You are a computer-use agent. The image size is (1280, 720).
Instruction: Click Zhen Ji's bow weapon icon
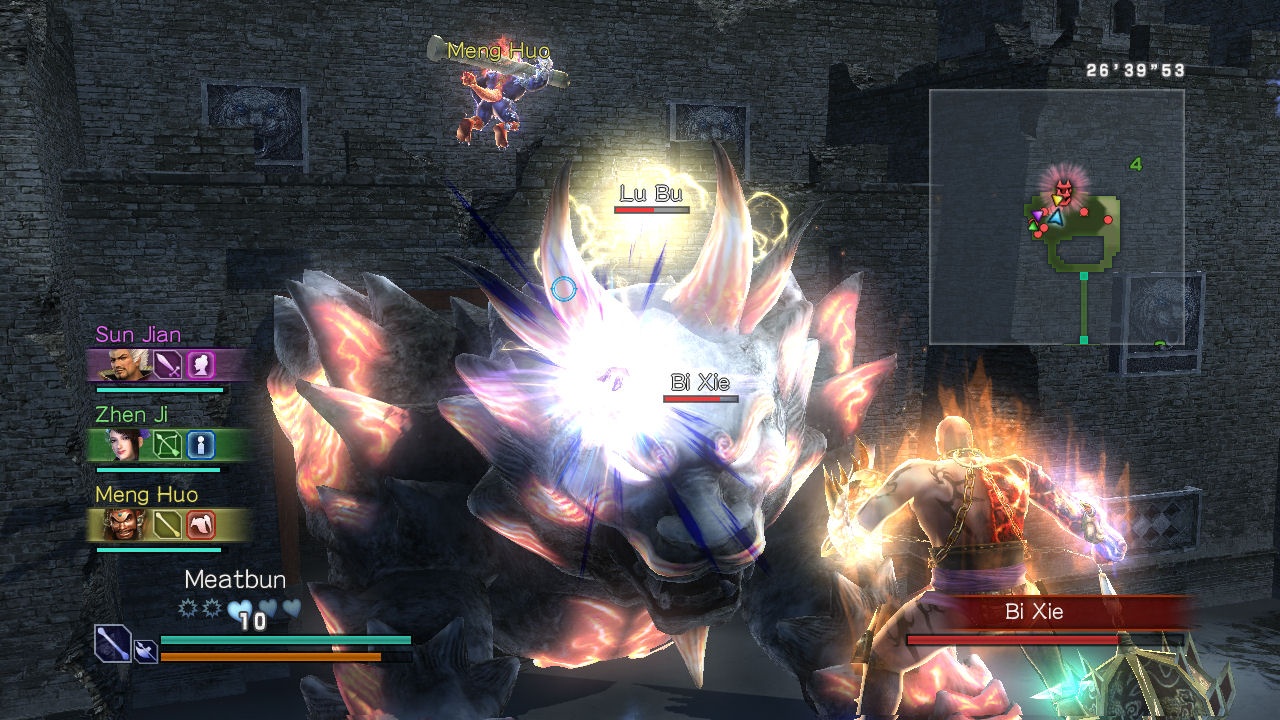(x=166, y=445)
